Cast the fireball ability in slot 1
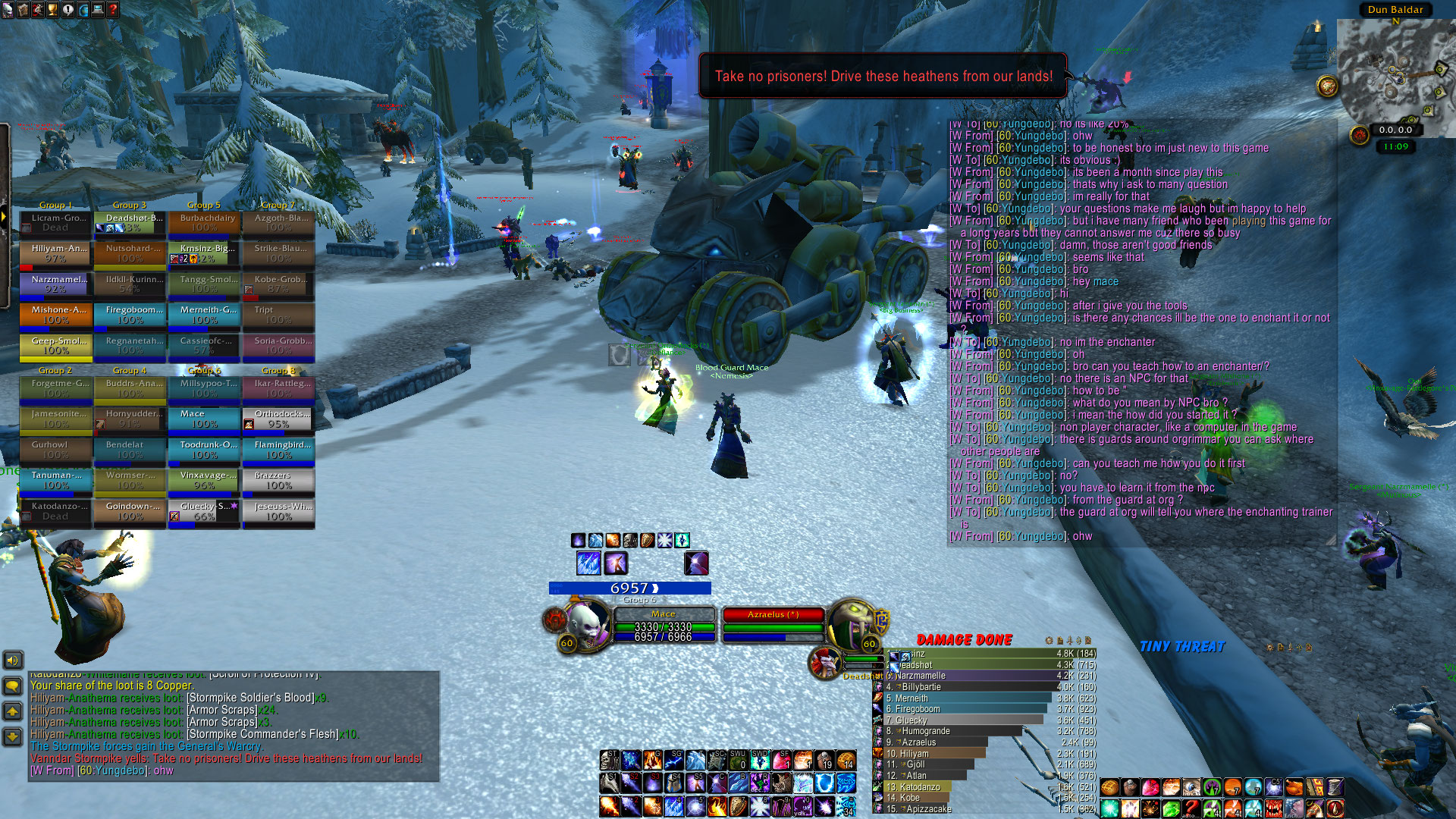The width and height of the screenshot is (1456, 819). (x=609, y=805)
